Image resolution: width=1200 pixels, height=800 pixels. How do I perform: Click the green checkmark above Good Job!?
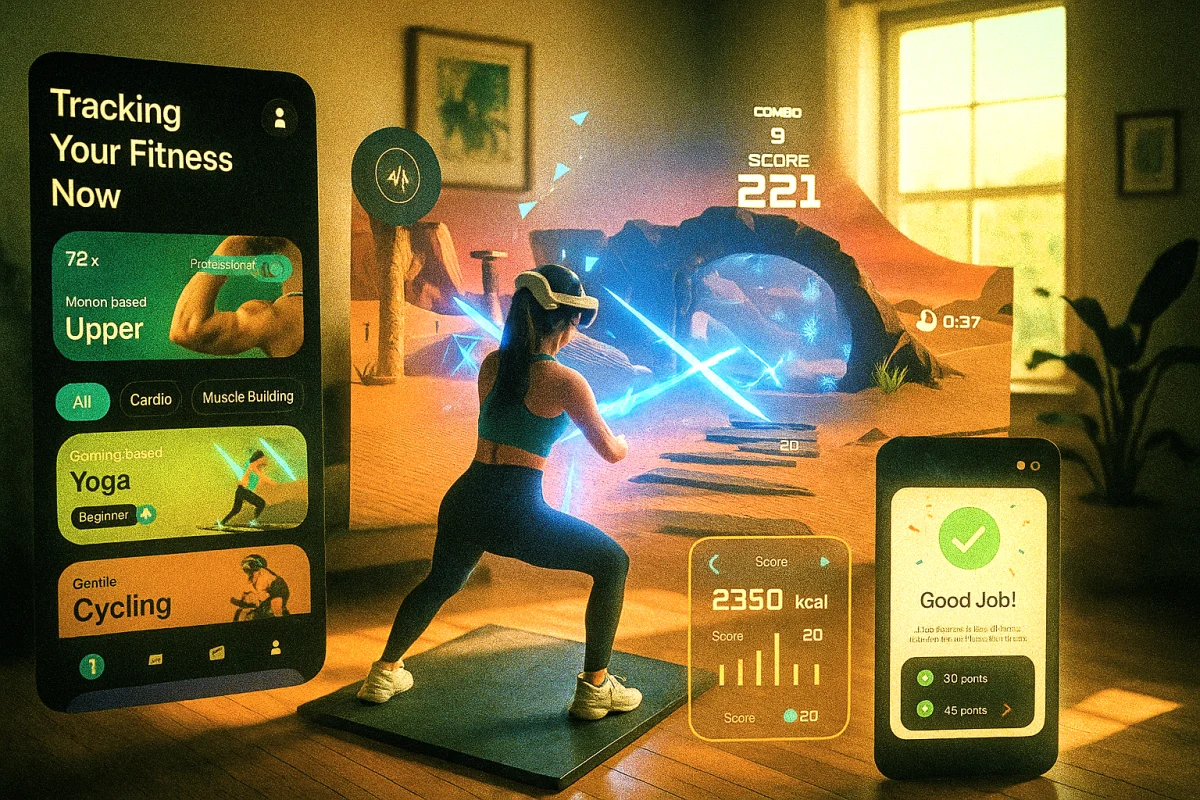point(966,540)
